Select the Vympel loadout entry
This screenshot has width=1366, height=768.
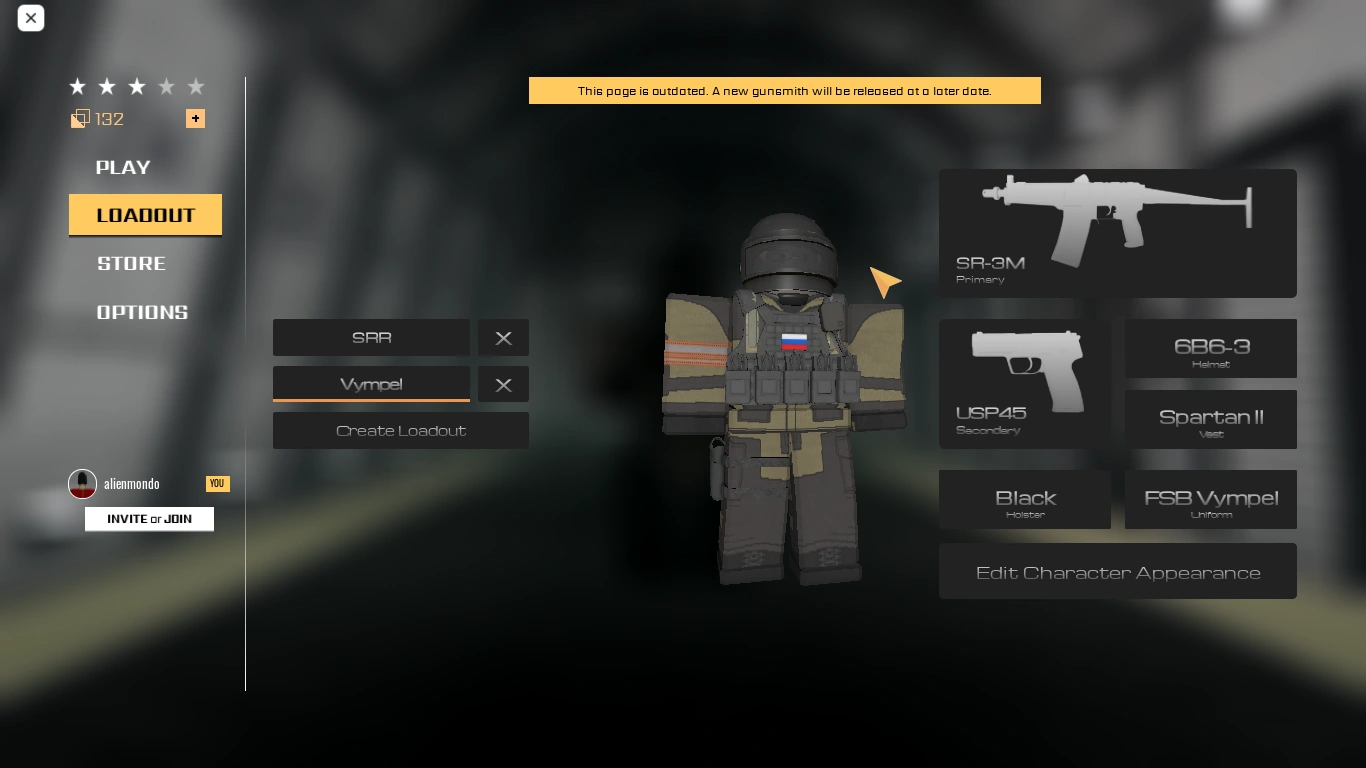[x=371, y=384]
